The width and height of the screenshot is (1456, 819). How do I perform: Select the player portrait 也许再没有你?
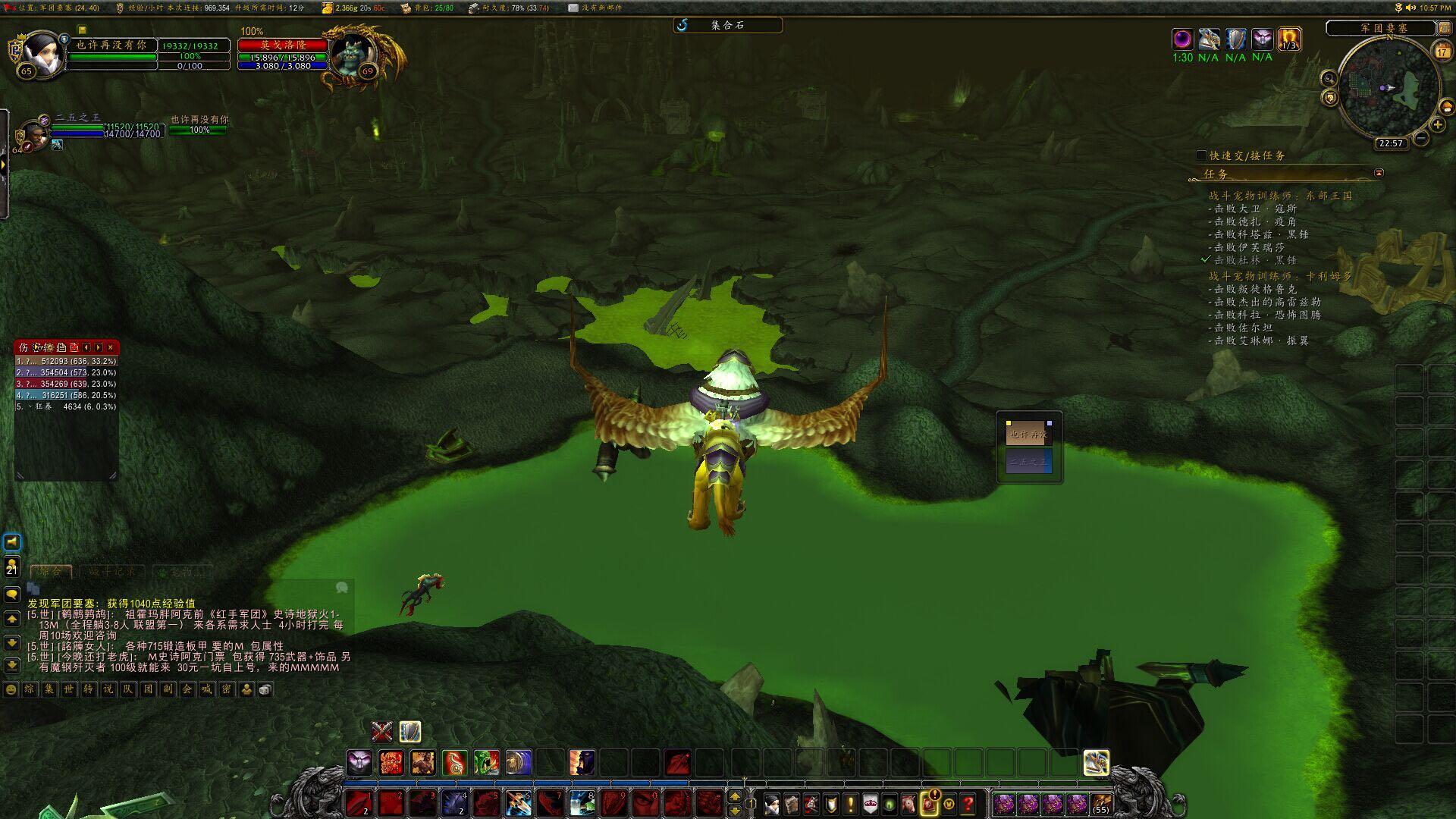pos(43,53)
